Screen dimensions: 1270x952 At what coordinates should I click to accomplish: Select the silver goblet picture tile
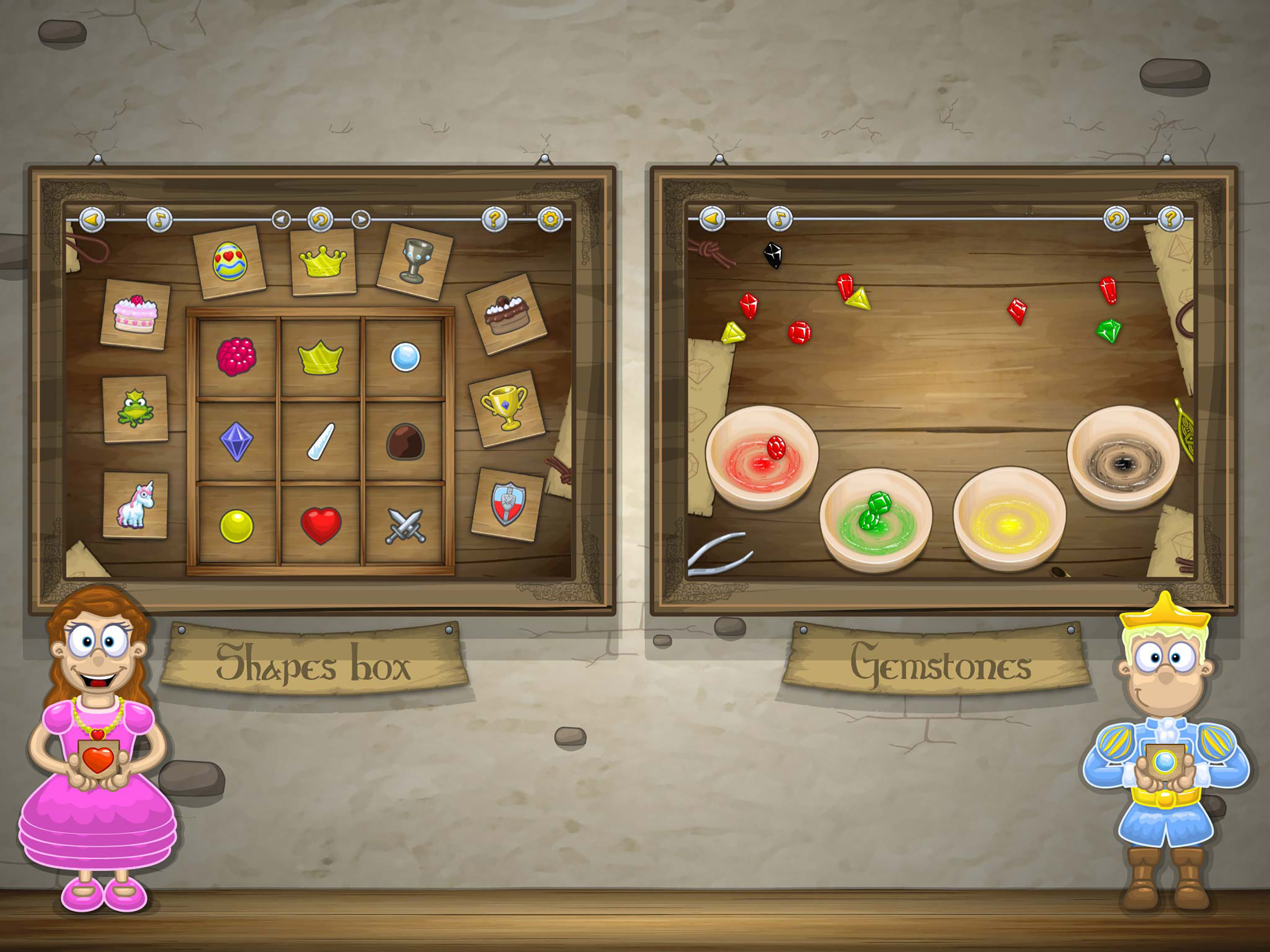click(415, 262)
